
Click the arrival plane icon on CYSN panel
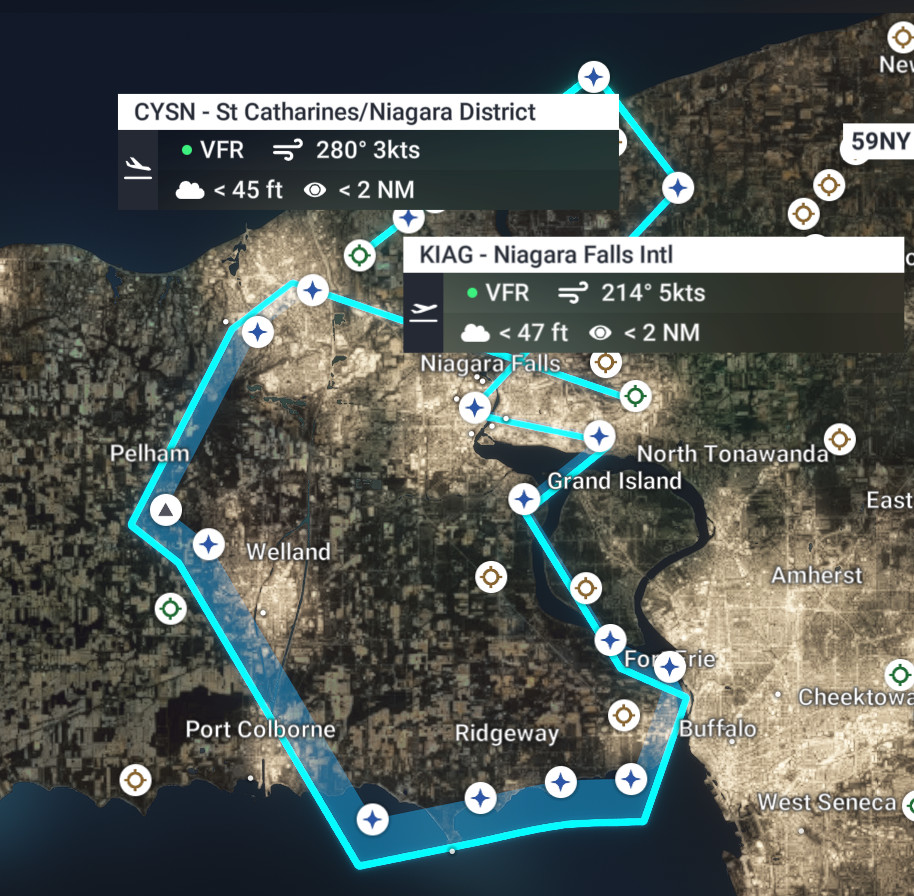point(138,168)
